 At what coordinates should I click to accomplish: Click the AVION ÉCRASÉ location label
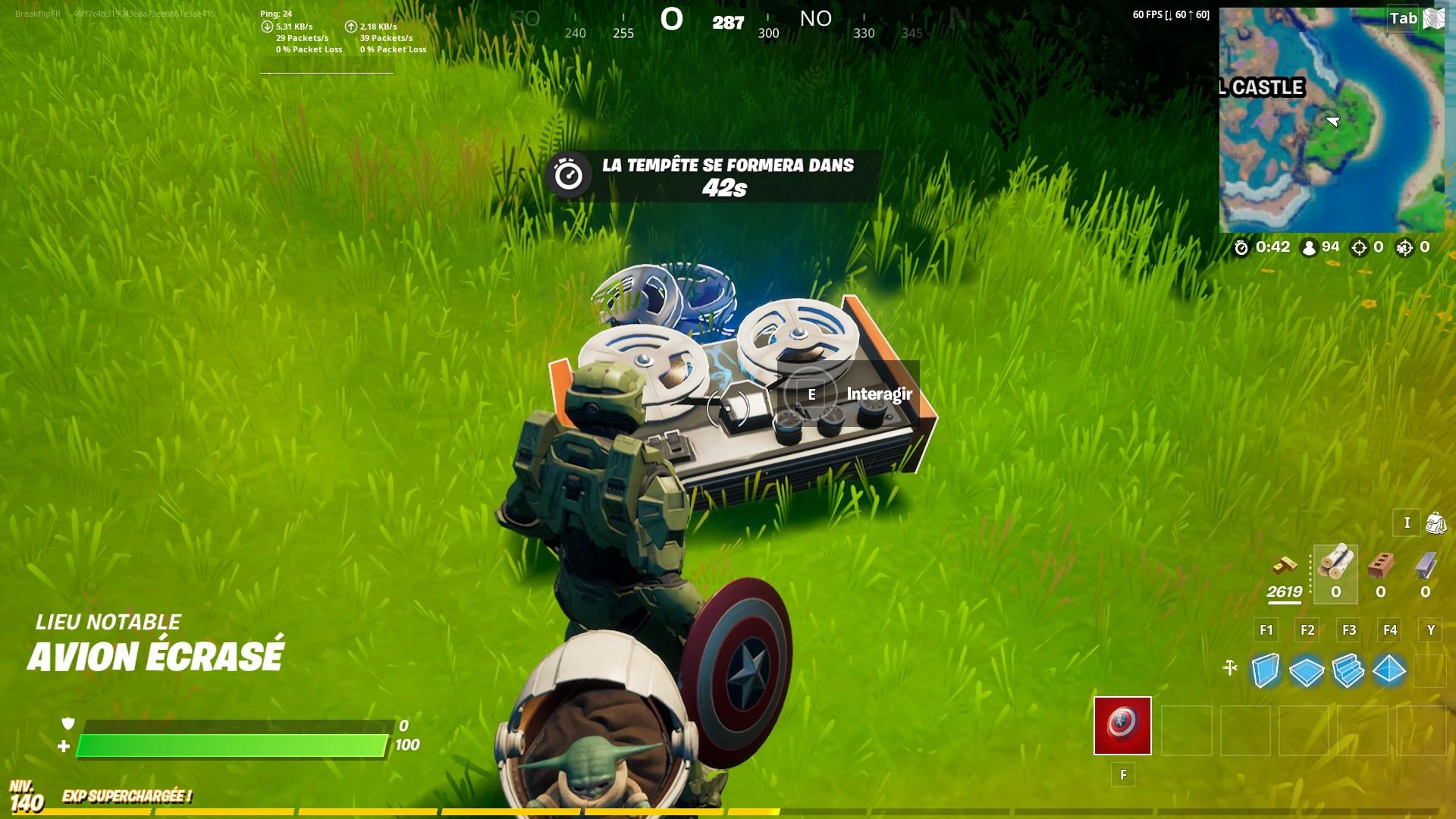coord(154,656)
